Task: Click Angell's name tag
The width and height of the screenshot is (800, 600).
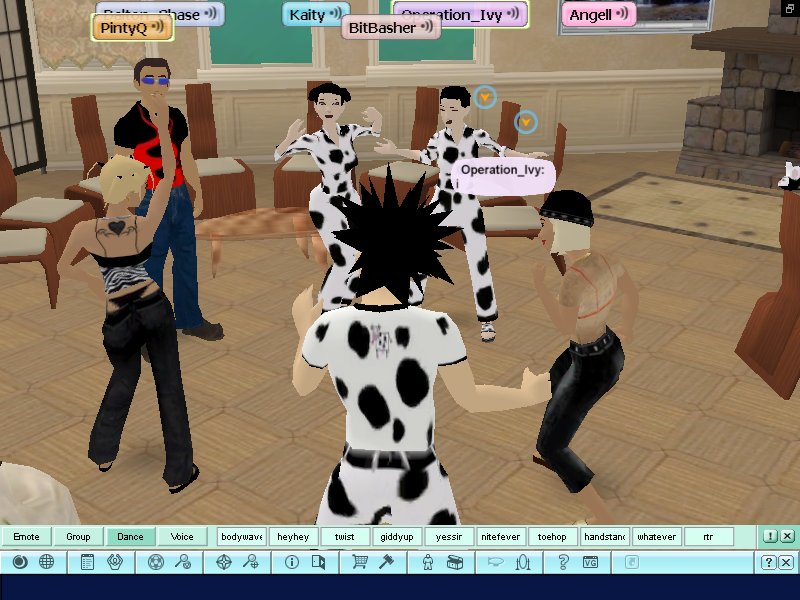Action: click(598, 14)
